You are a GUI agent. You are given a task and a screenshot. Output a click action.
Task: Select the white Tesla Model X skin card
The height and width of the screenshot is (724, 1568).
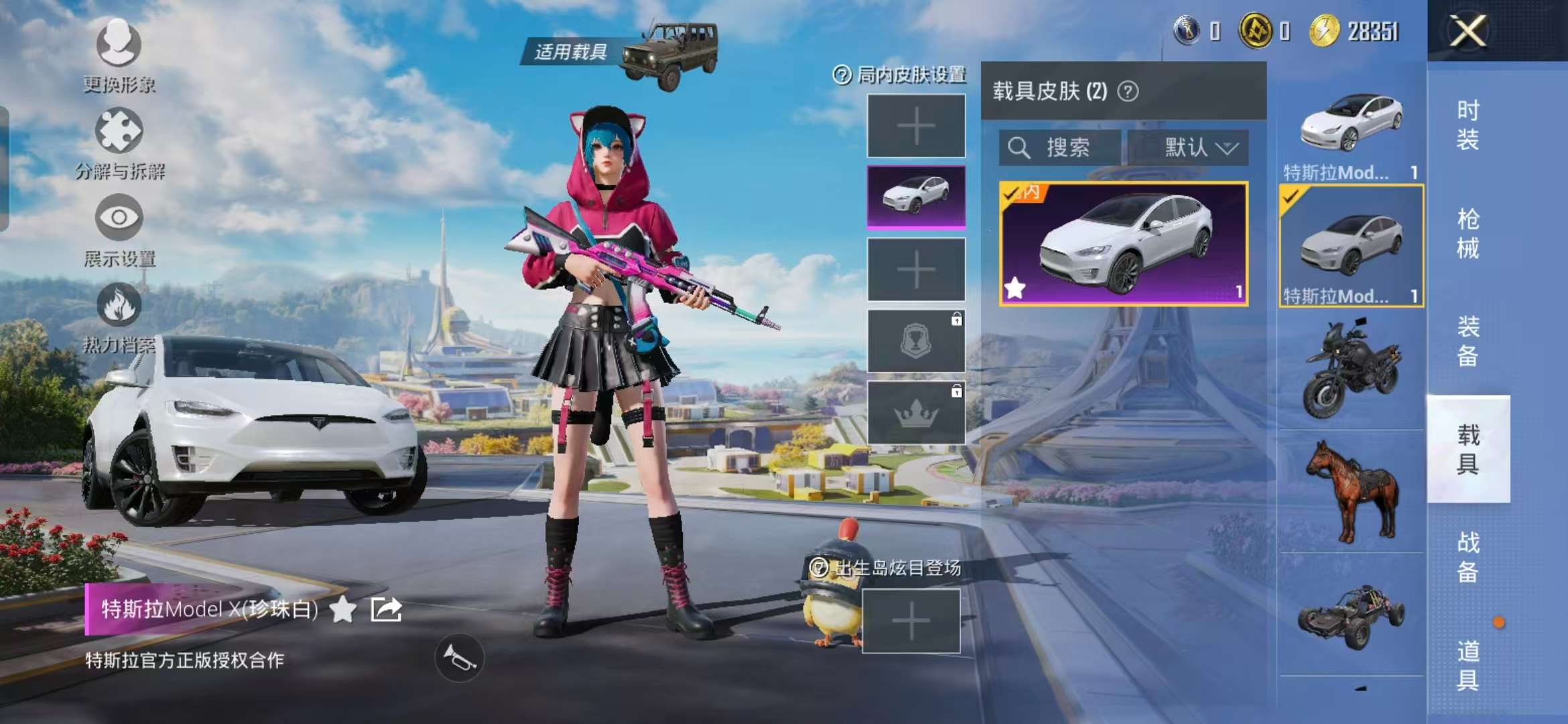(x=1123, y=244)
